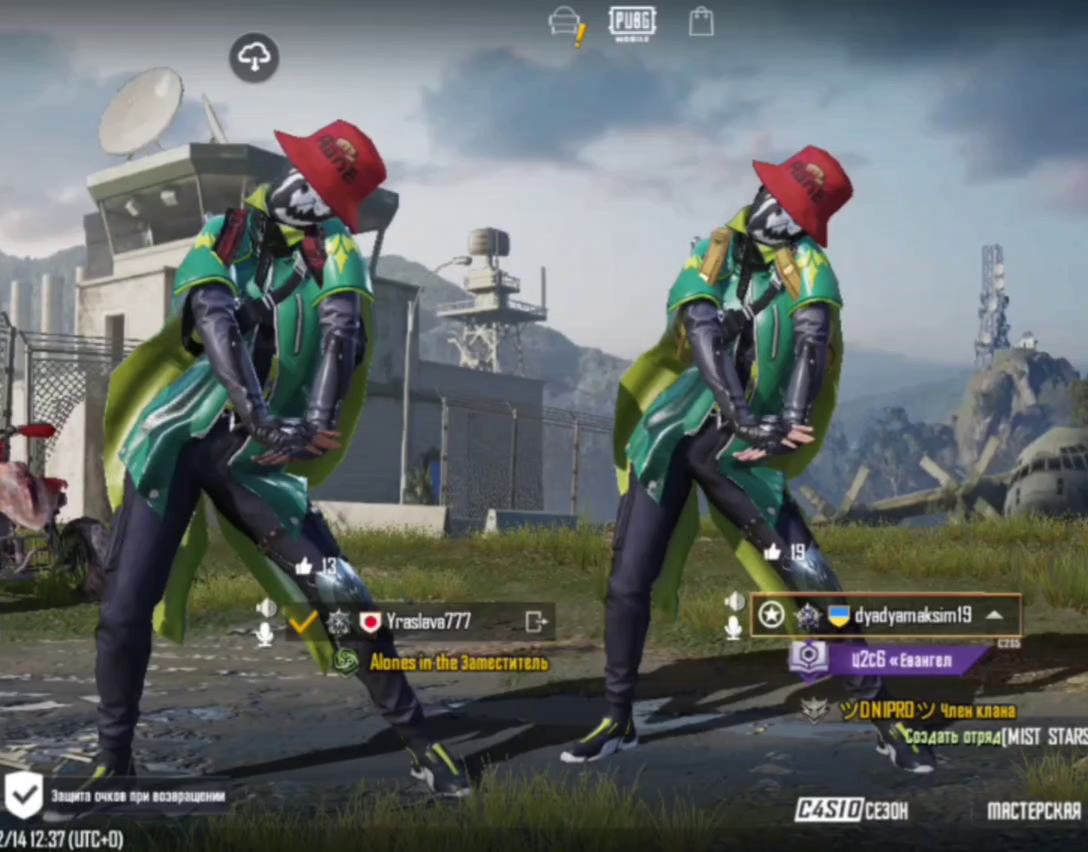This screenshot has width=1088, height=852.
Task: Toggle microphone beside Yraslava777
Action: [265, 634]
